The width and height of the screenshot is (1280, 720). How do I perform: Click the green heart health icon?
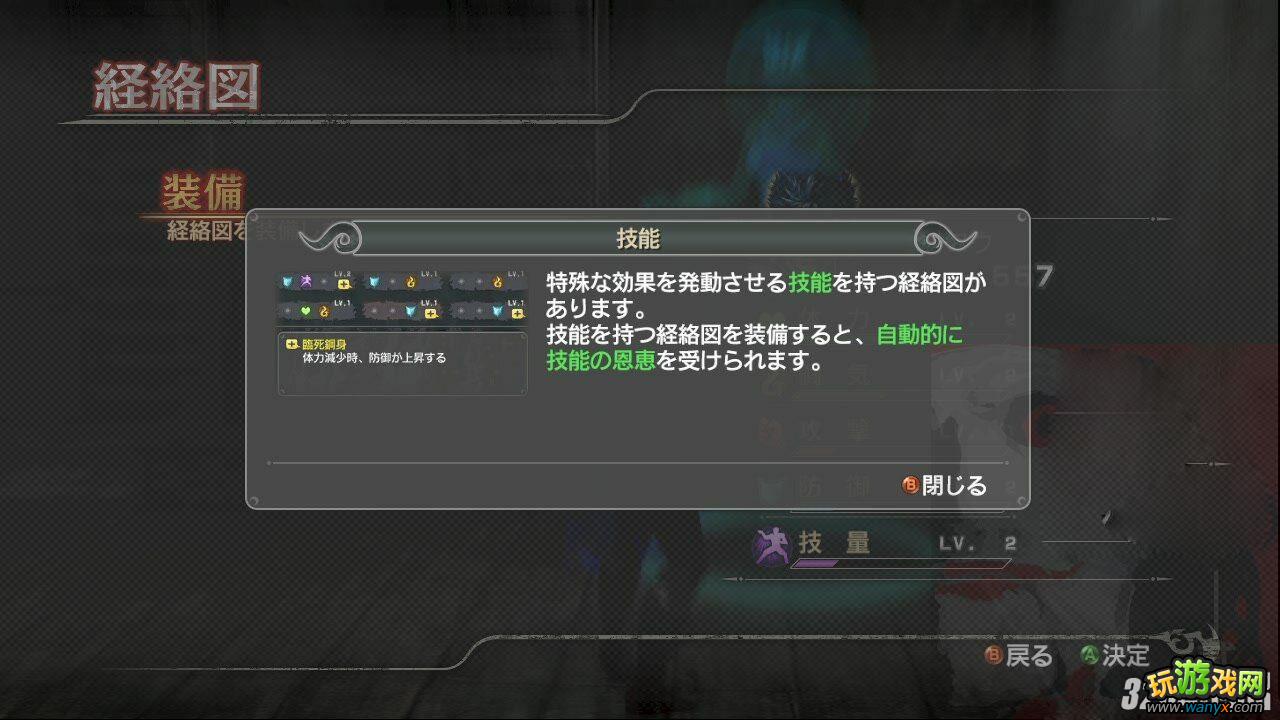click(305, 311)
